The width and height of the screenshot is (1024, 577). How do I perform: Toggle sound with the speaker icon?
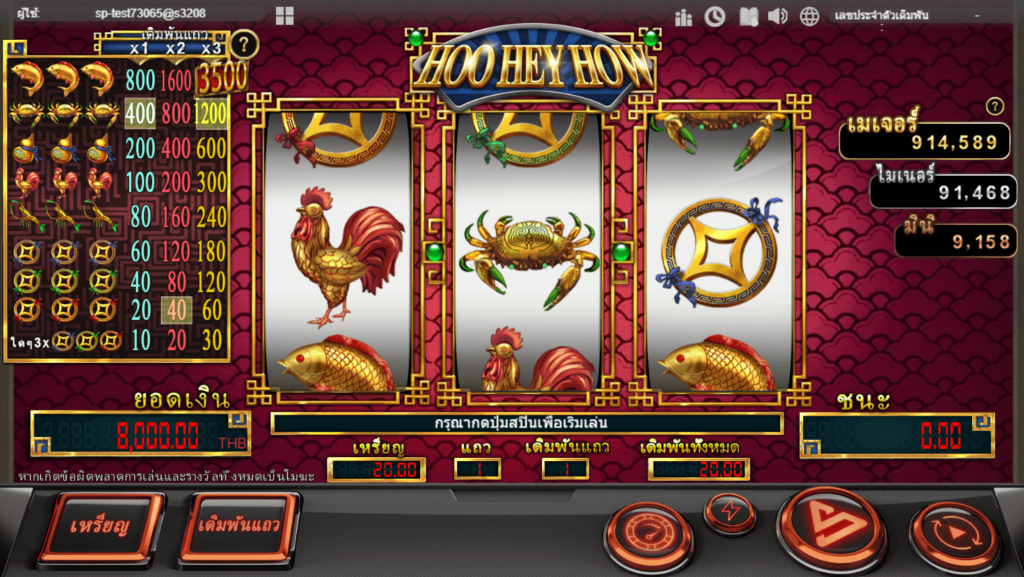777,16
